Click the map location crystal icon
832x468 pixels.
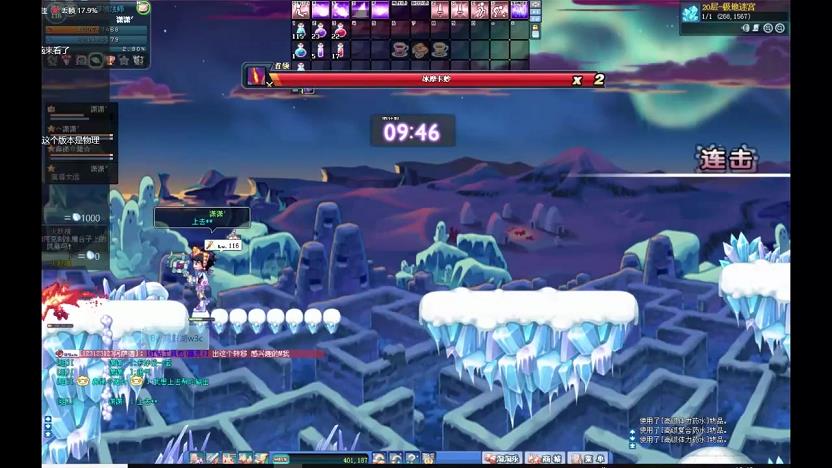pos(690,12)
